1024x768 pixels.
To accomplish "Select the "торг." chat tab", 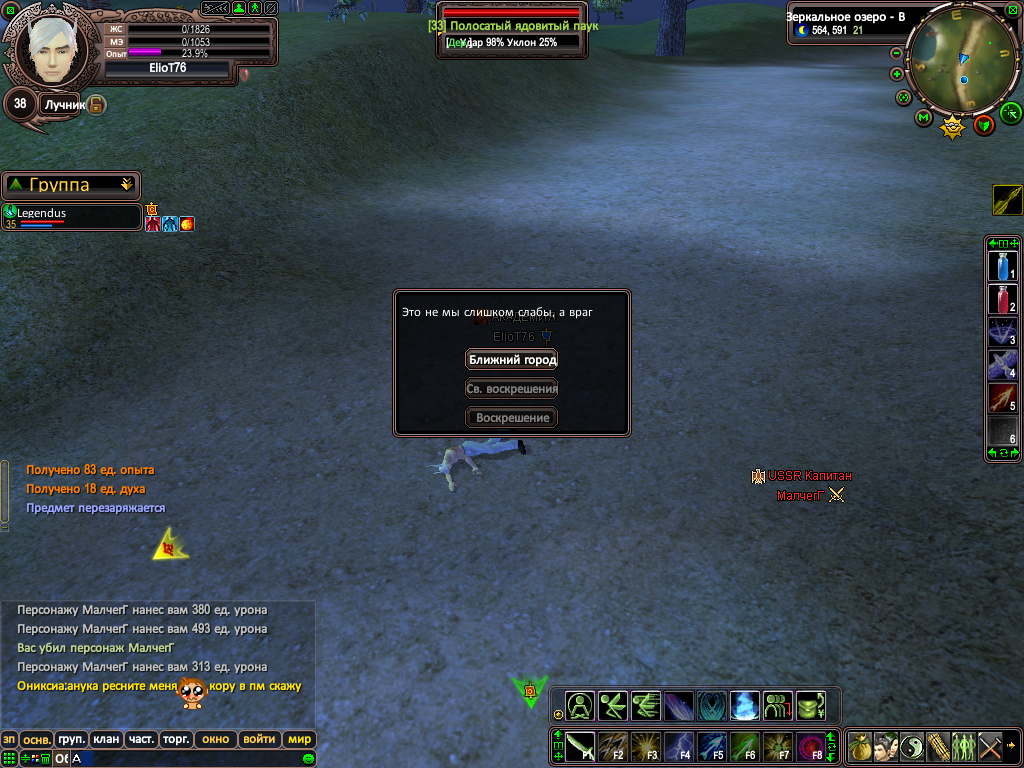I will pyautogui.click(x=177, y=740).
